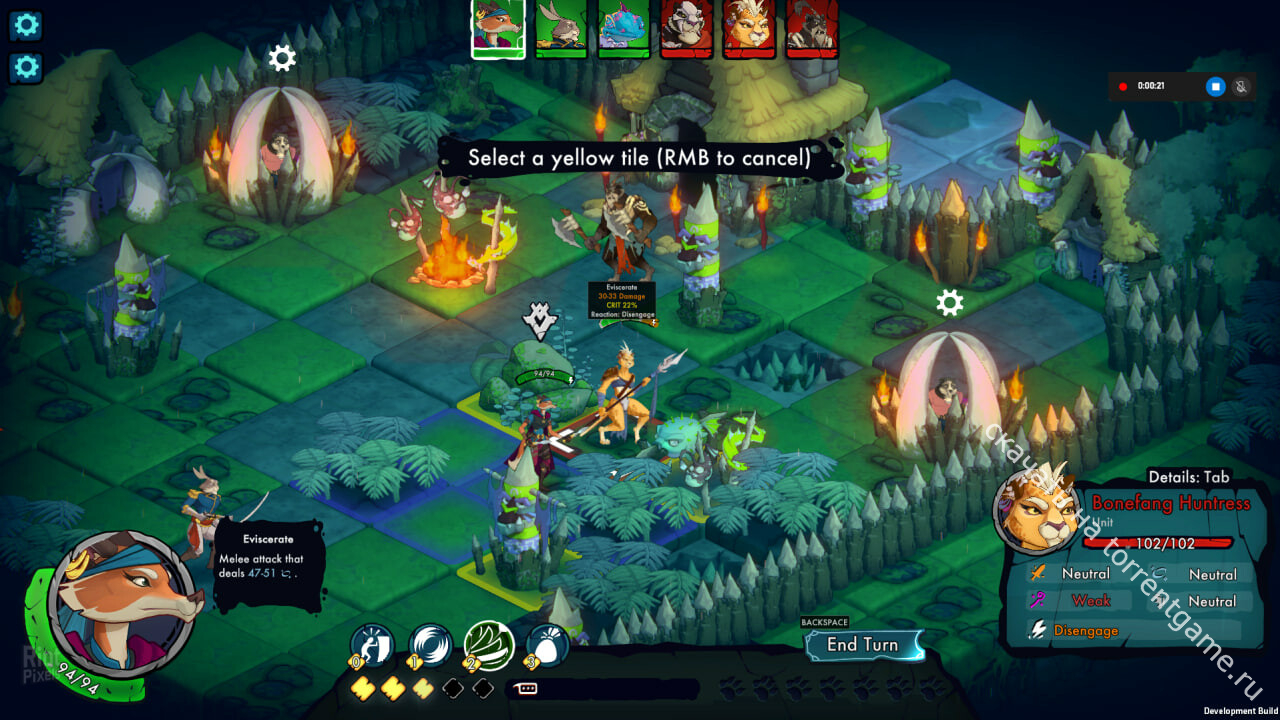The width and height of the screenshot is (1280, 720).
Task: Toggle the recording microphone mute
Action: (x=1242, y=87)
